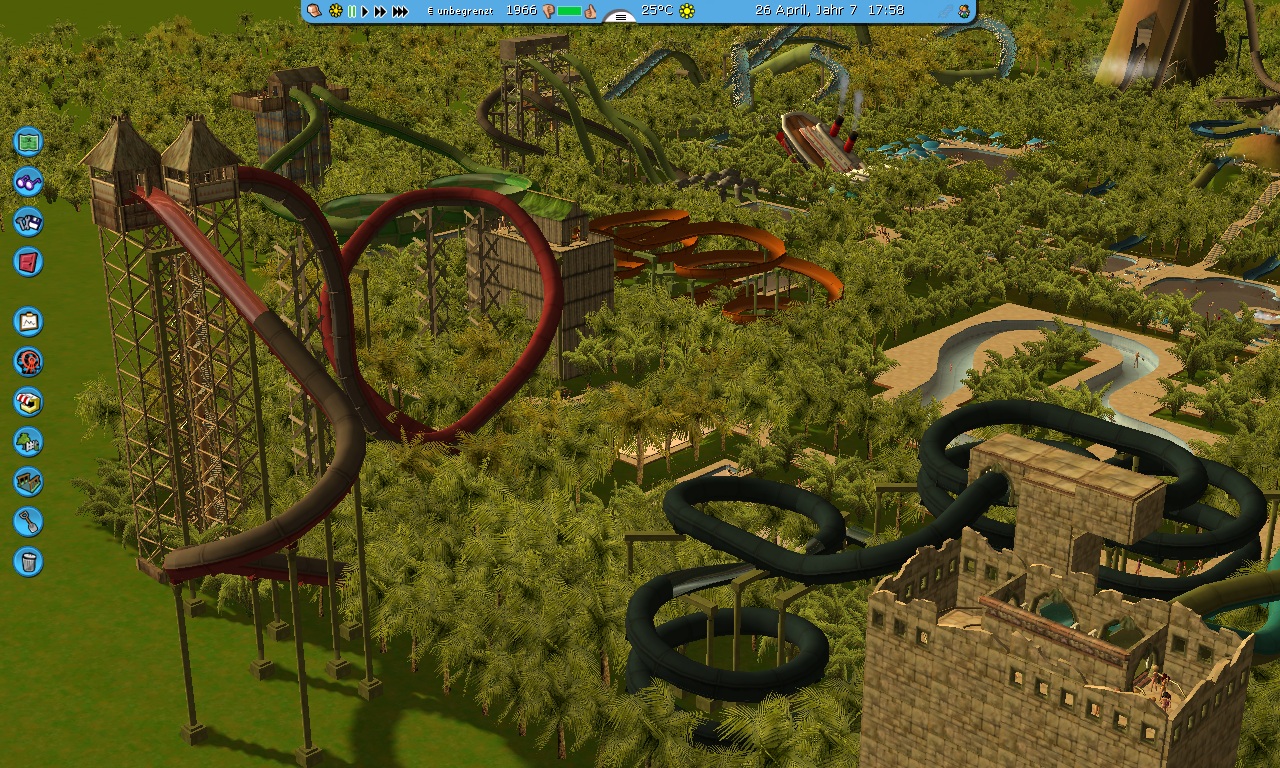Click the sun icon next to the top-bar hand
Screen dimensions: 1280x768
tap(336, 11)
